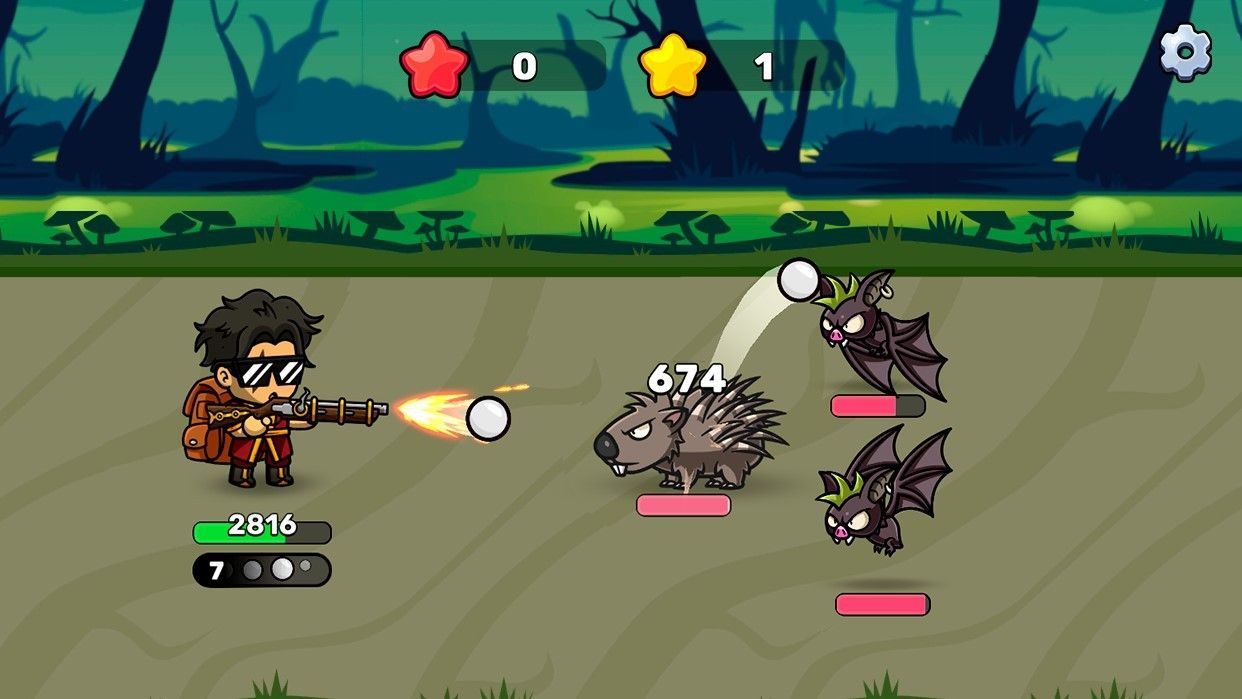Open settings with the gear icon
The width and height of the screenshot is (1242, 699).
coord(1185,52)
